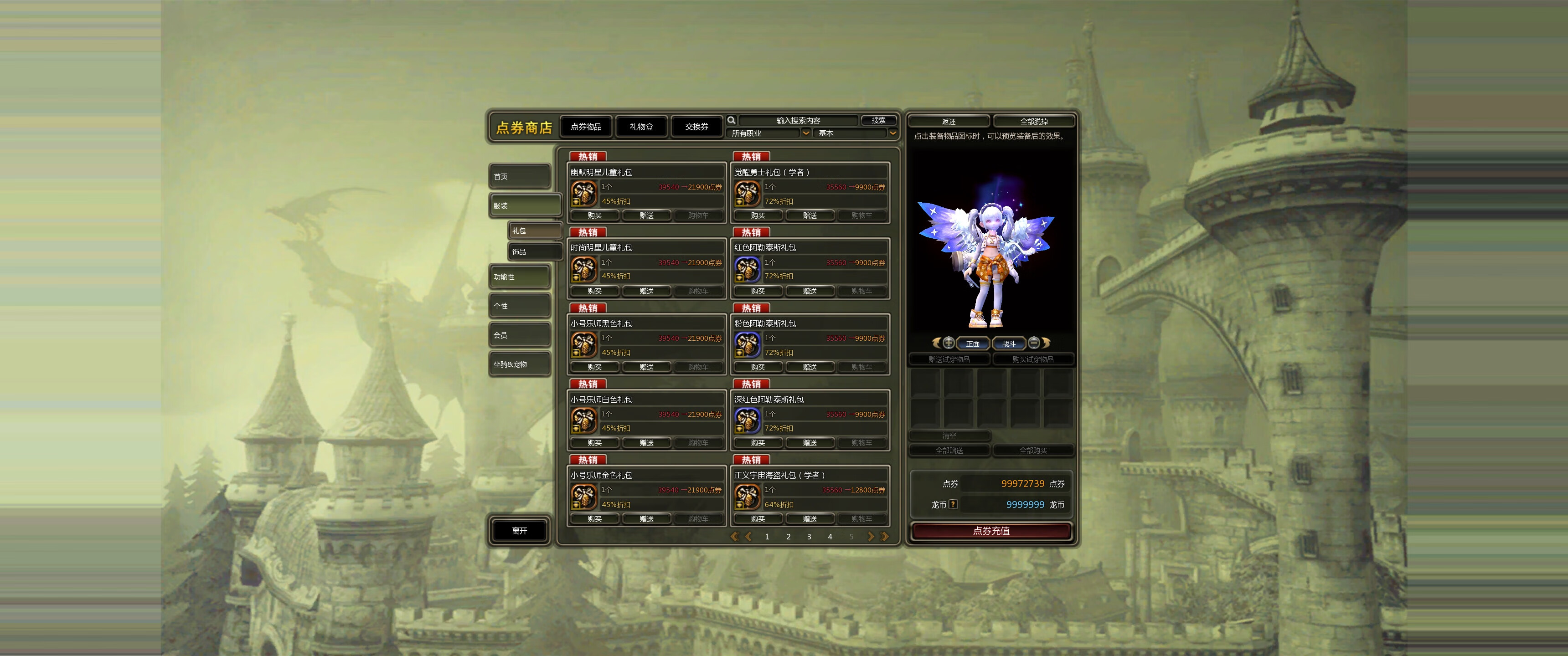Screen dimensions: 1568x656
Task: Click the 搜索 search button
Action: click(x=878, y=120)
